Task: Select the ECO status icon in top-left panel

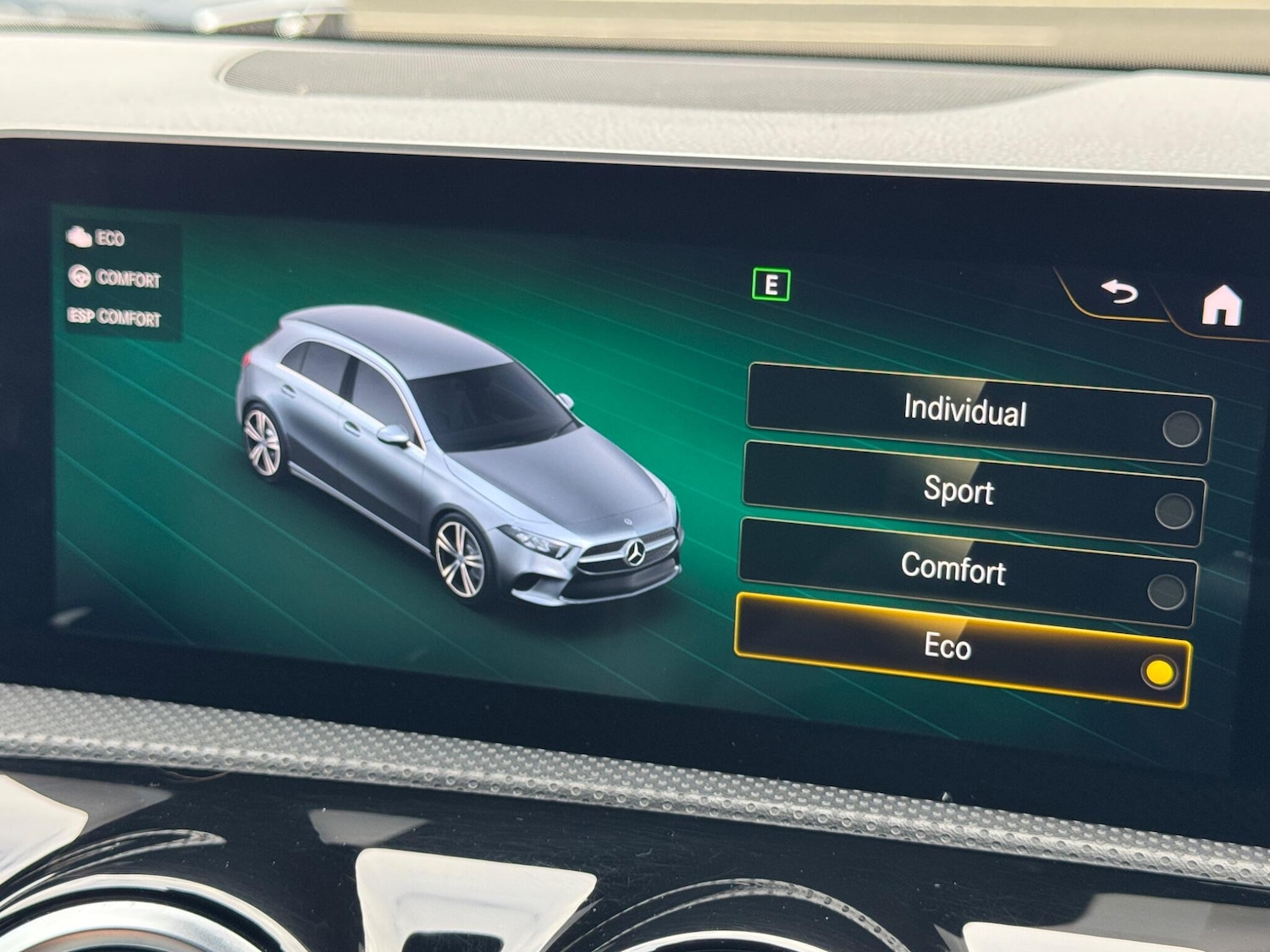Action: tap(78, 238)
